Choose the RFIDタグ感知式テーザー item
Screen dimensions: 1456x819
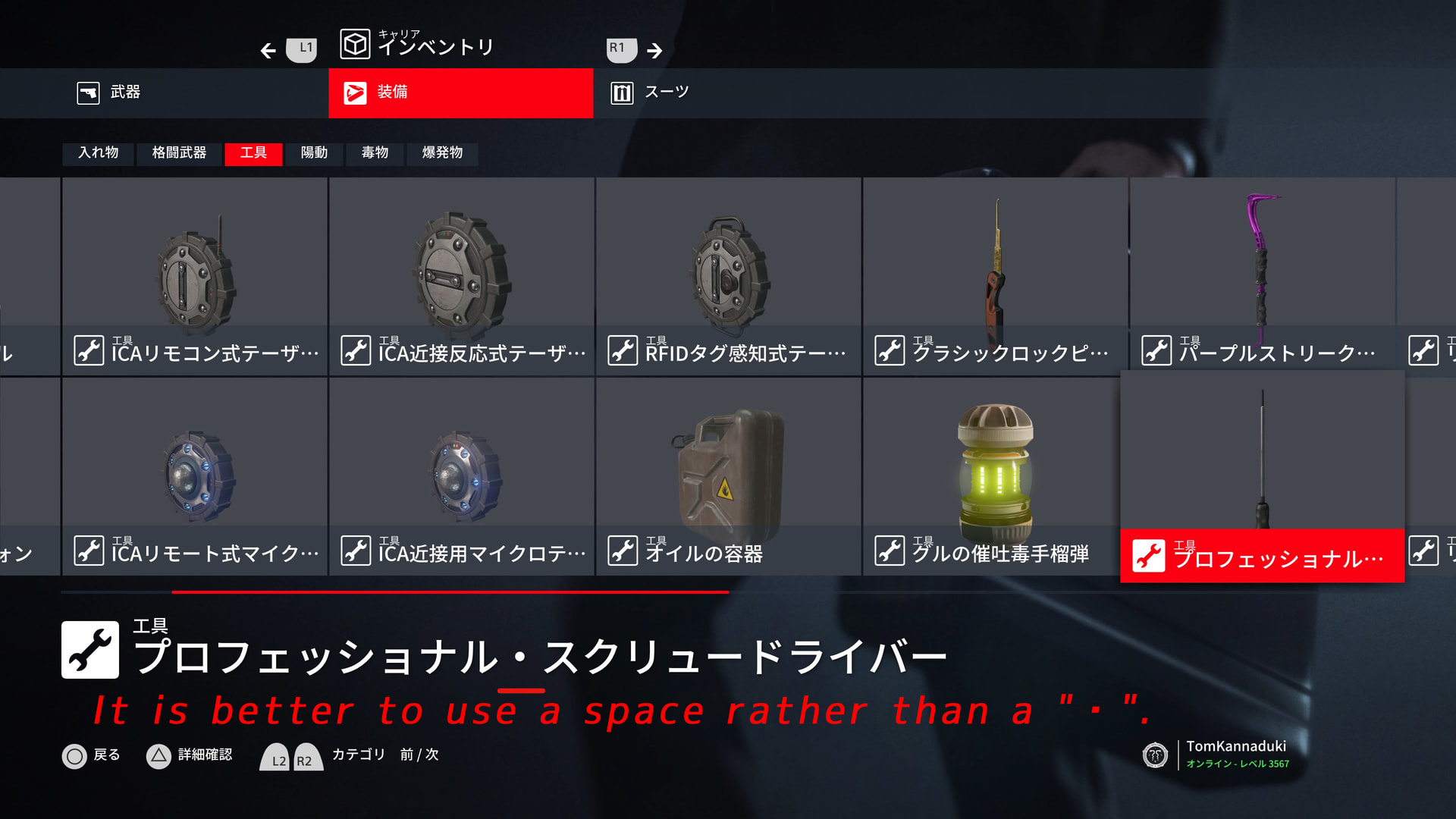pyautogui.click(x=729, y=277)
